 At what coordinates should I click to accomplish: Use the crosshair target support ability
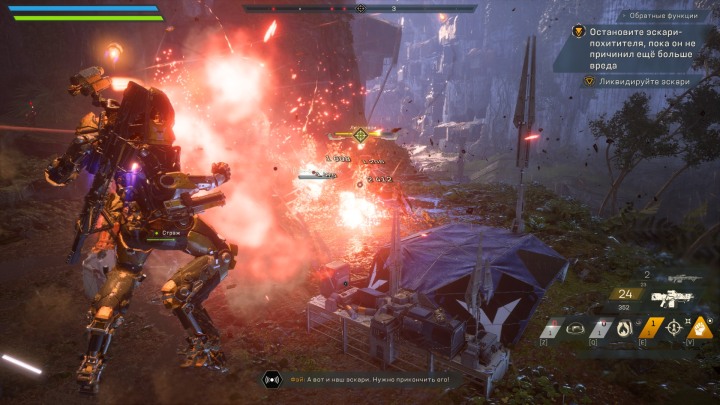(673, 327)
